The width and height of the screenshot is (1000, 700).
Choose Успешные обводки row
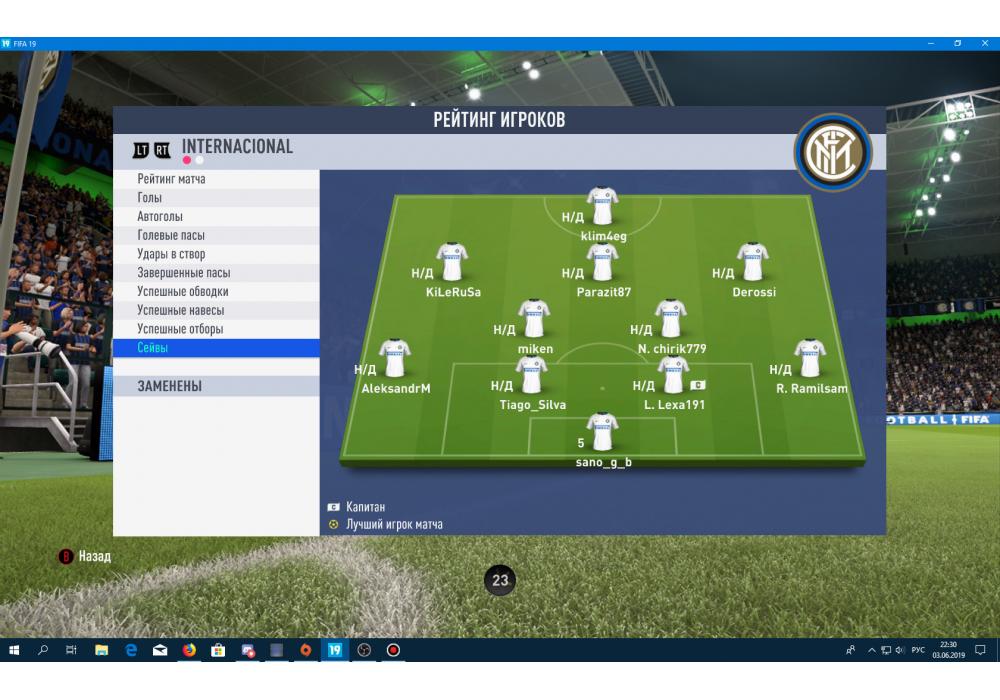click(216, 292)
